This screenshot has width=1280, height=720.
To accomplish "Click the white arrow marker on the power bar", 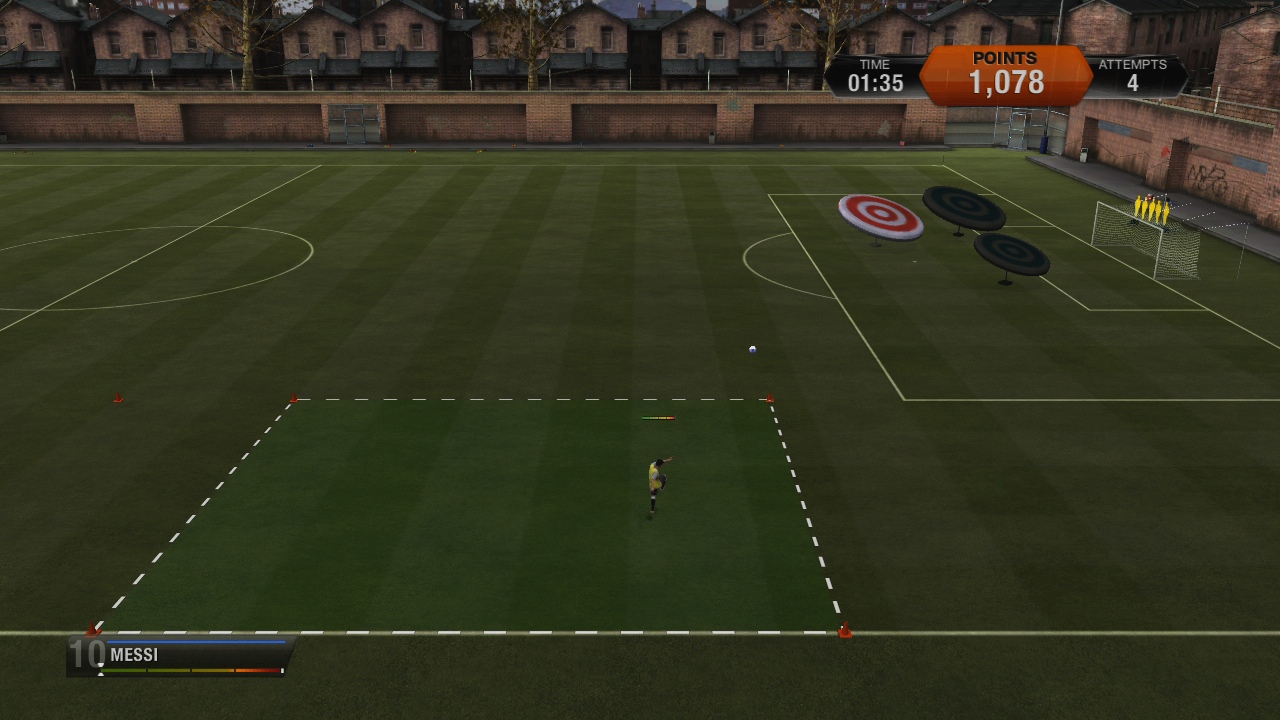I will [101, 670].
